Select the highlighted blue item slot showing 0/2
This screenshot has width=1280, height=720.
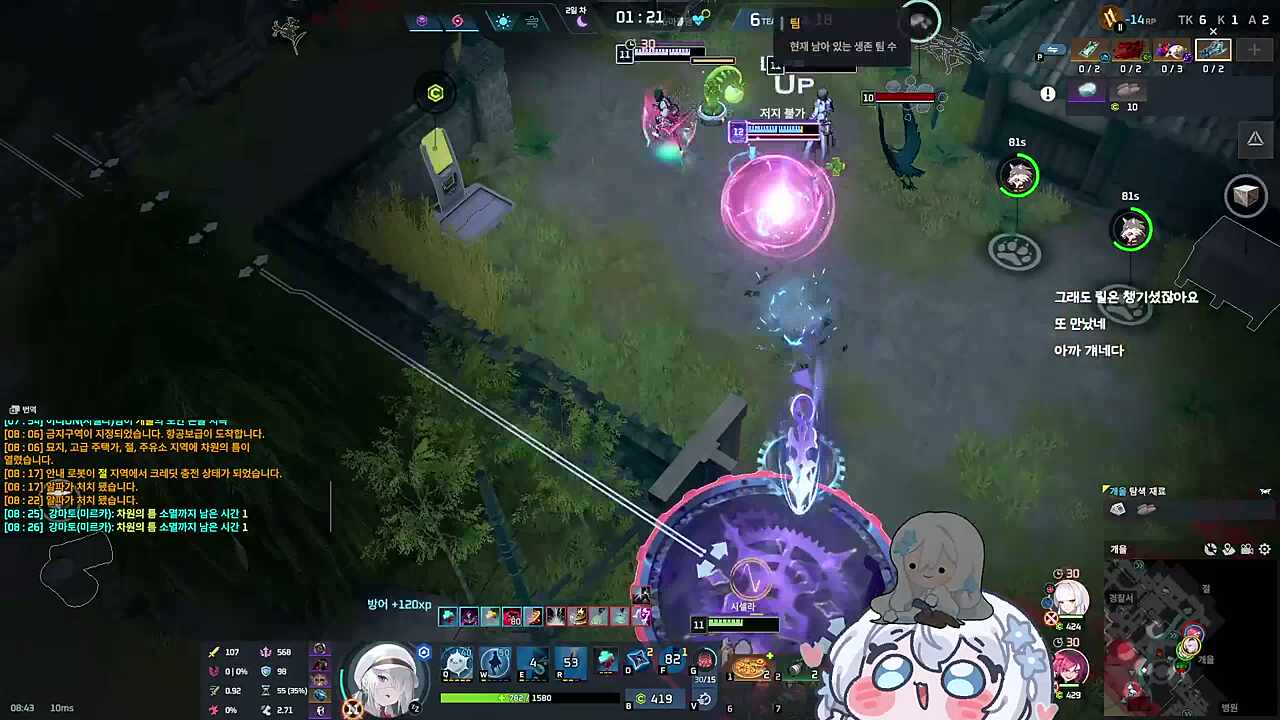point(1214,49)
